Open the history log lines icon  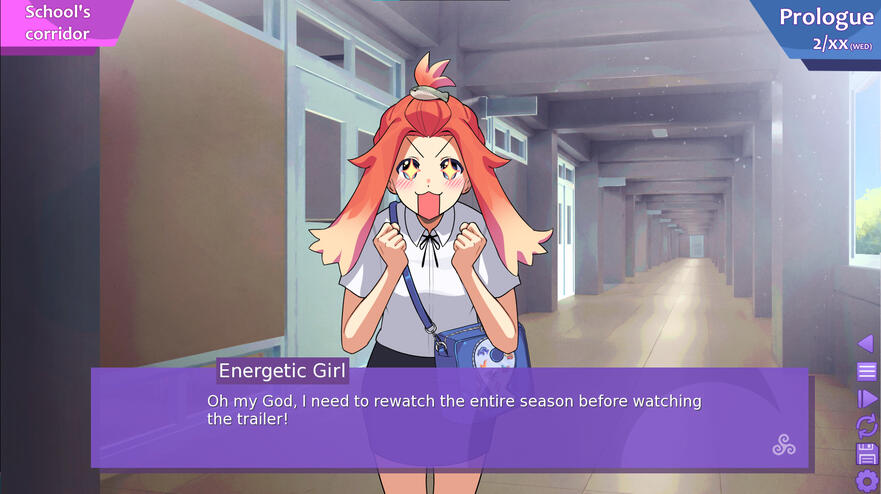pos(866,372)
